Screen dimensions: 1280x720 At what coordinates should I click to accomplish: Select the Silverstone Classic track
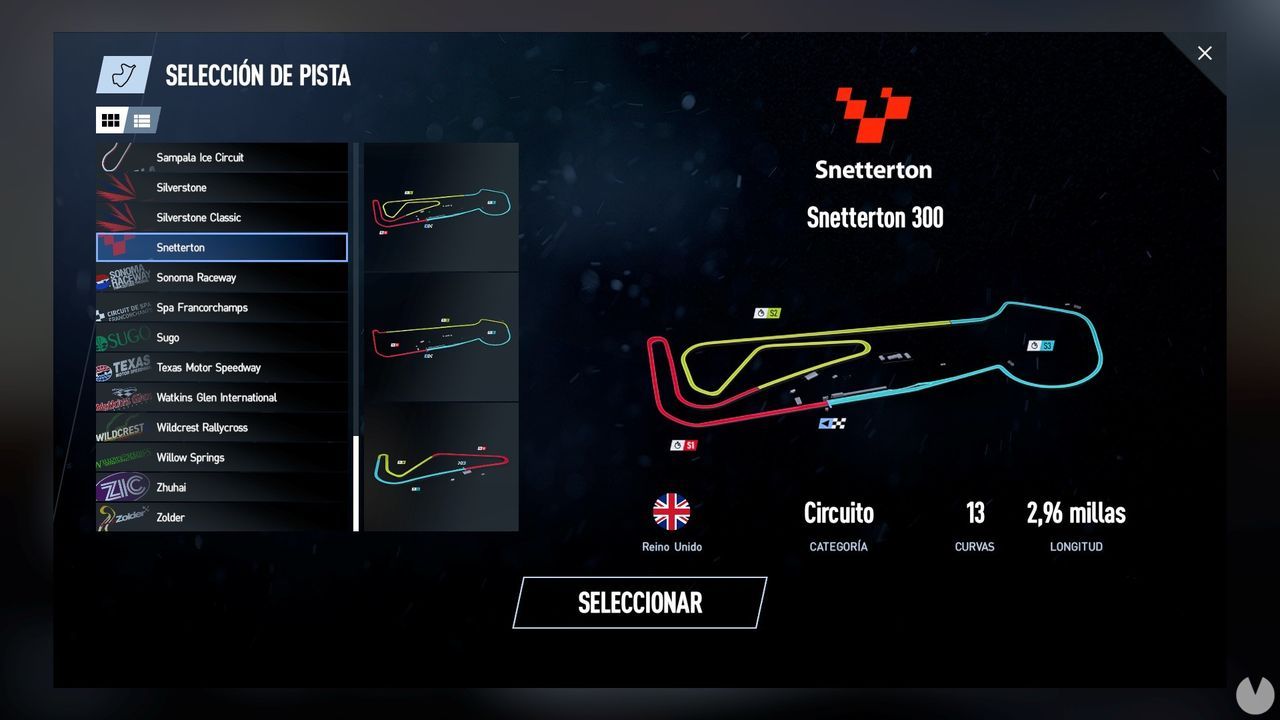click(x=222, y=217)
